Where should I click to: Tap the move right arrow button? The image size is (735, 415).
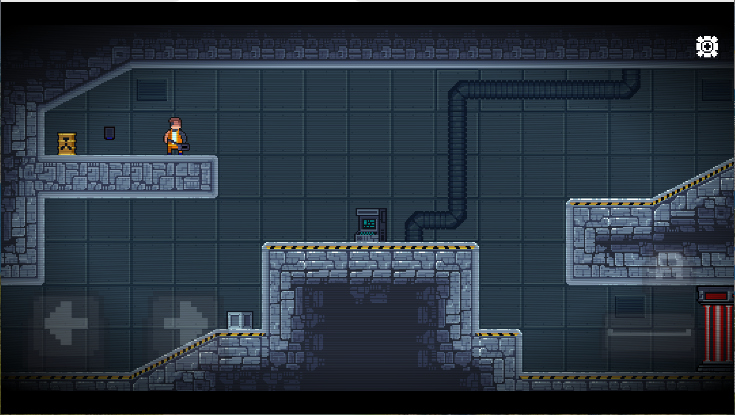coord(184,326)
